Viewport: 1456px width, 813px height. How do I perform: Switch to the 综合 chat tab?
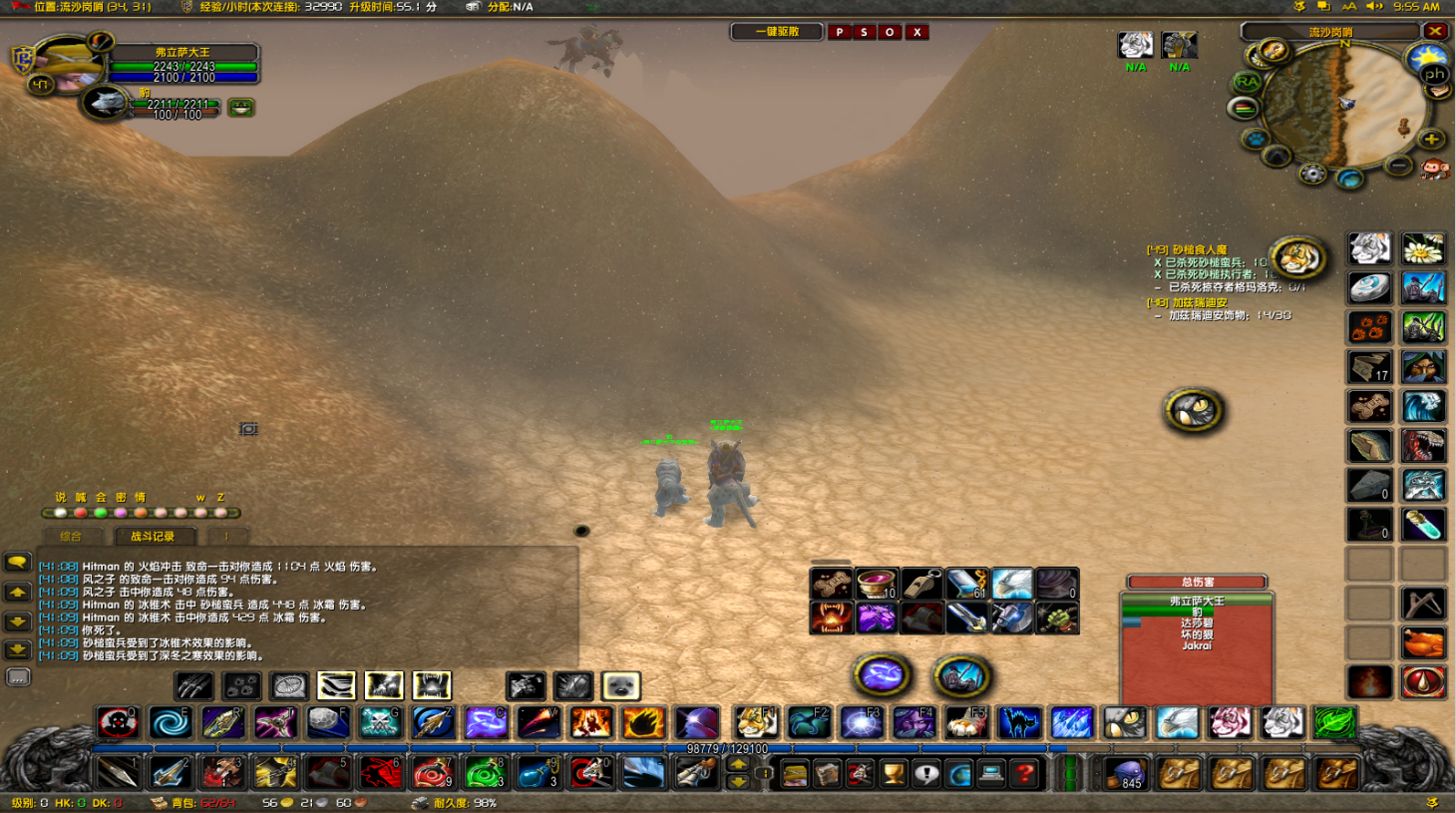pyautogui.click(x=71, y=537)
